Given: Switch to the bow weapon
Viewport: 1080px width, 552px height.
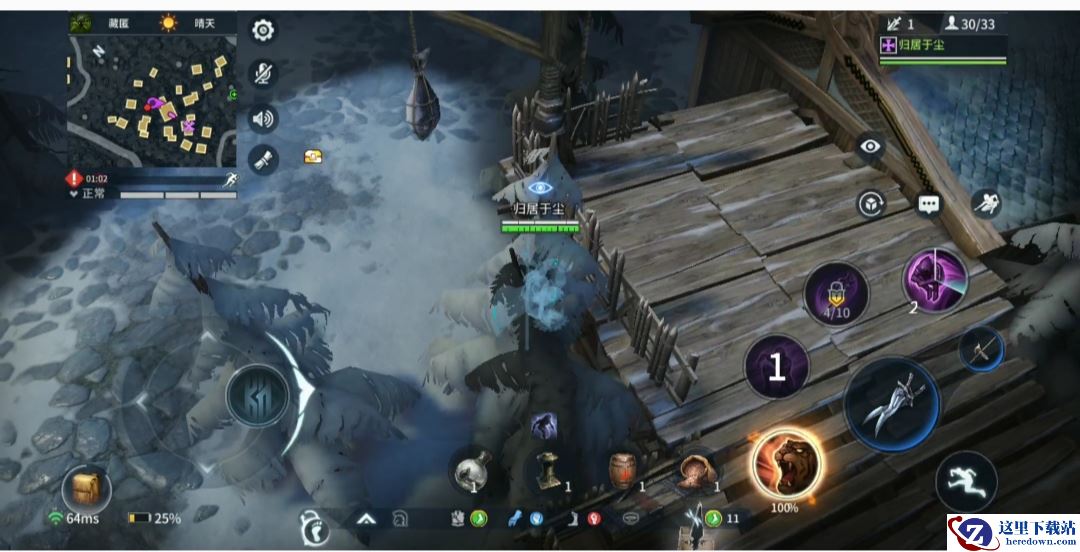Looking at the screenshot, I should (980, 350).
